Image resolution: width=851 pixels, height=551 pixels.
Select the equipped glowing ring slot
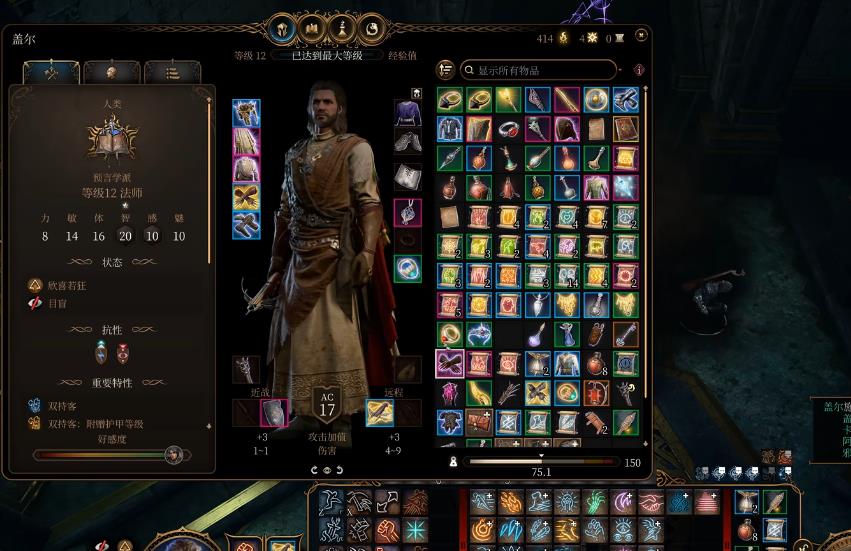tap(407, 268)
